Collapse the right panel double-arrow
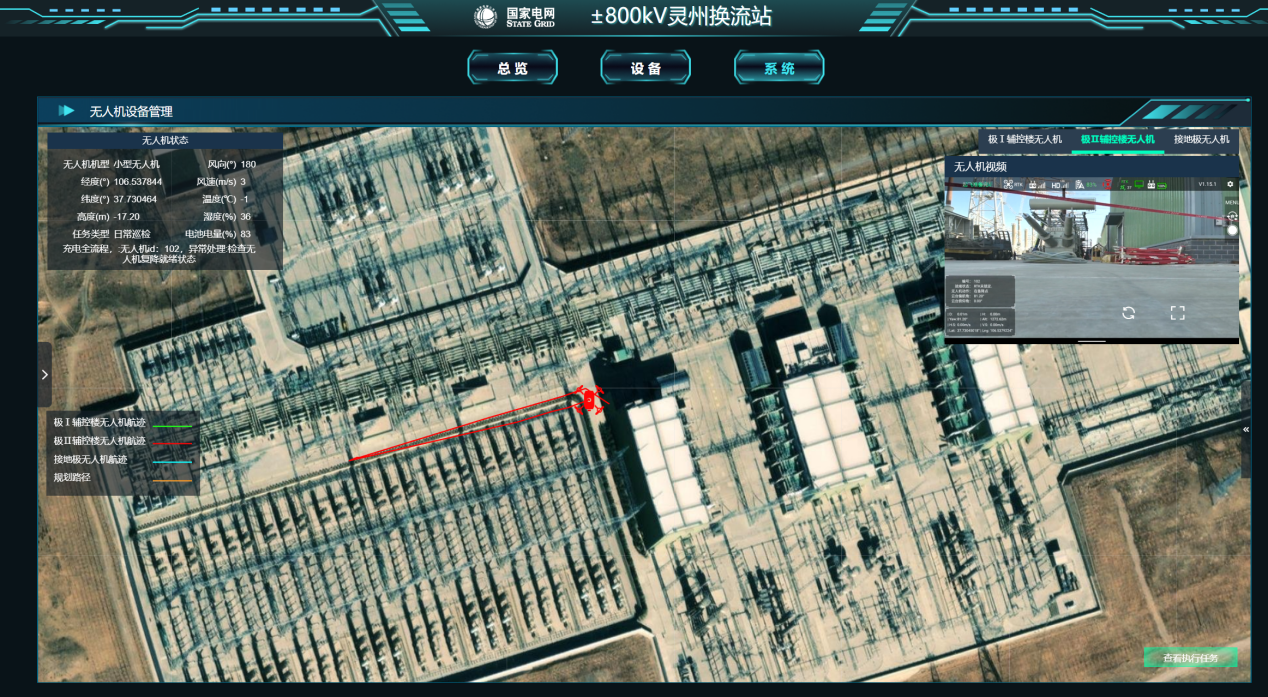The width and height of the screenshot is (1268, 697). pos(1246,429)
